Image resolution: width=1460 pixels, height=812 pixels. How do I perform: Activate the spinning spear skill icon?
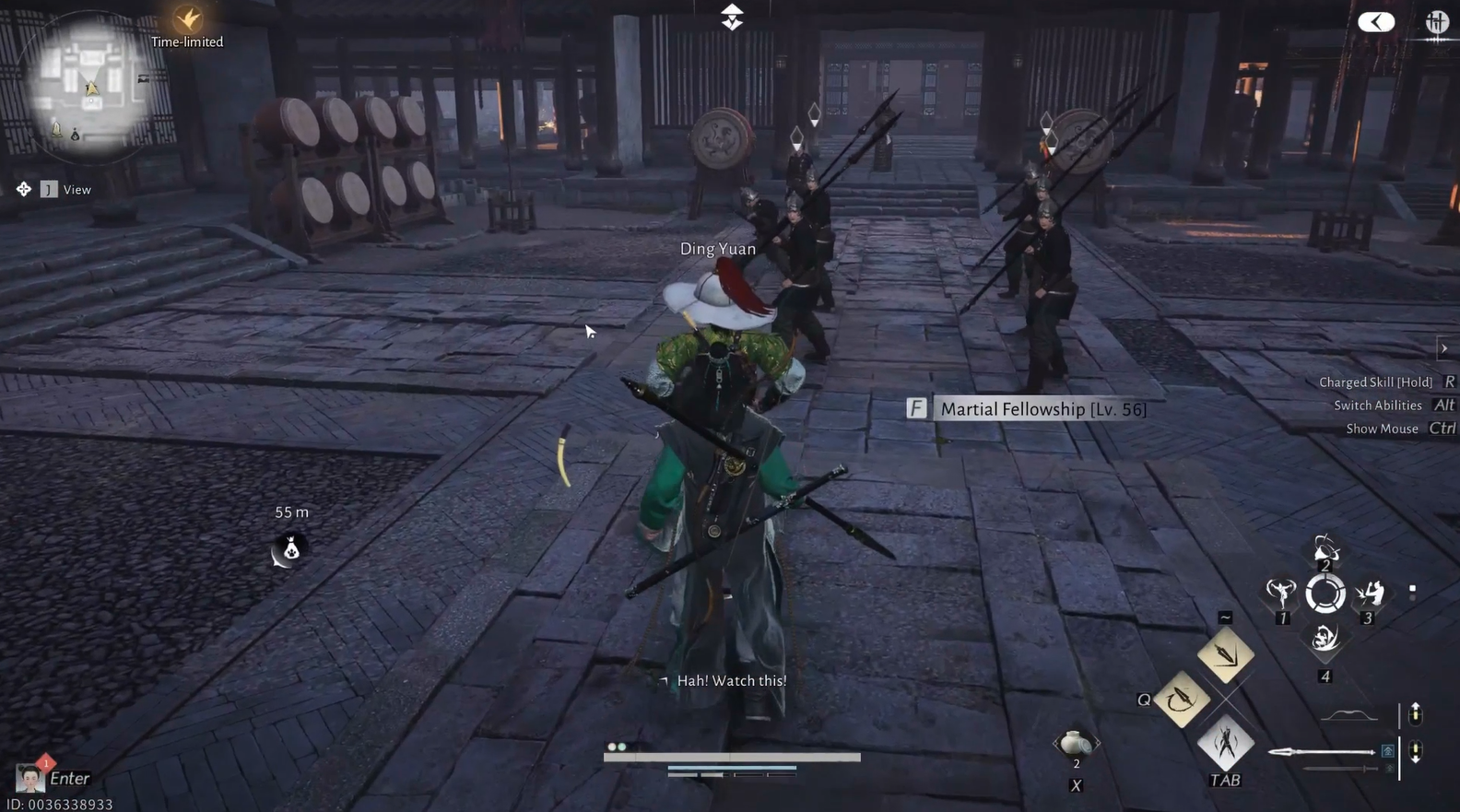[1182, 700]
